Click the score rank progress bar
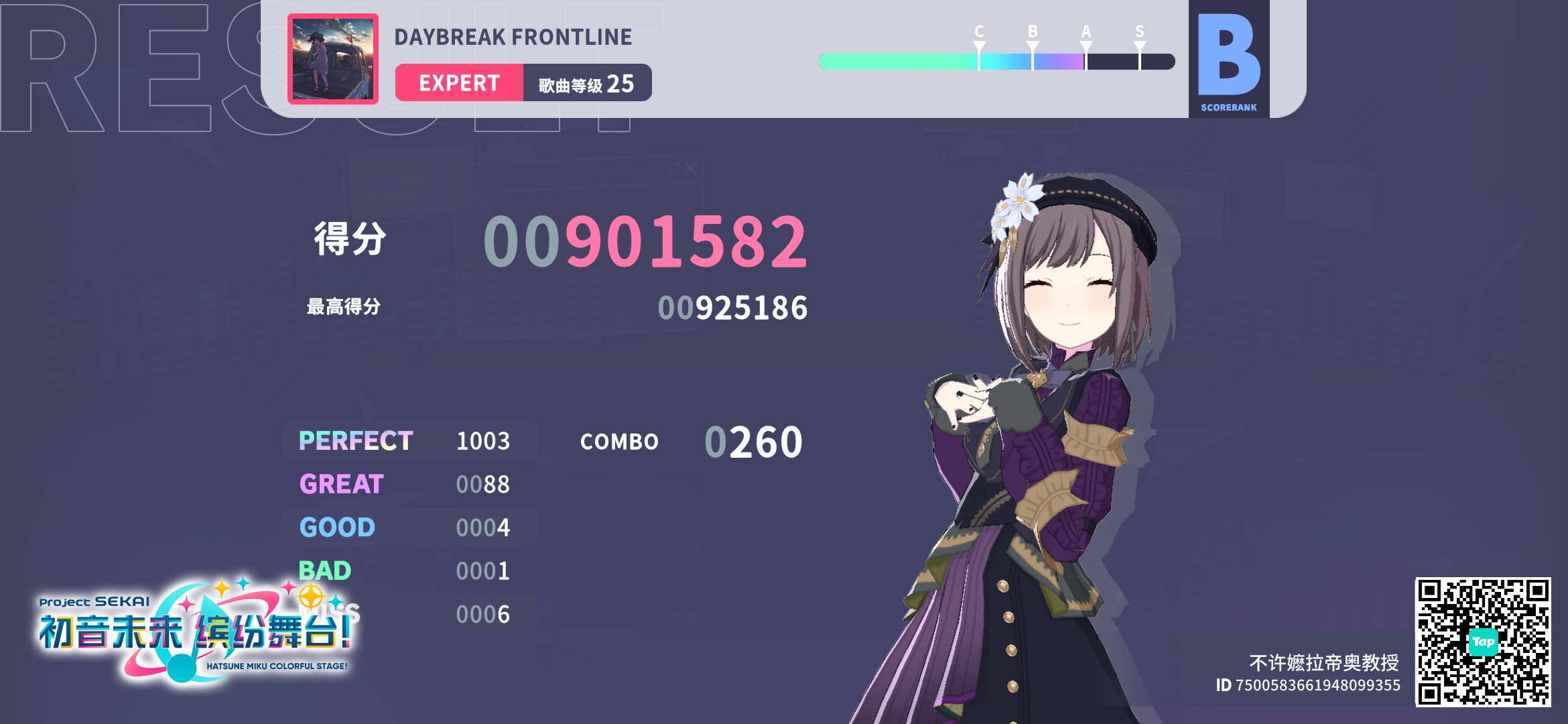 pyautogui.click(x=996, y=61)
